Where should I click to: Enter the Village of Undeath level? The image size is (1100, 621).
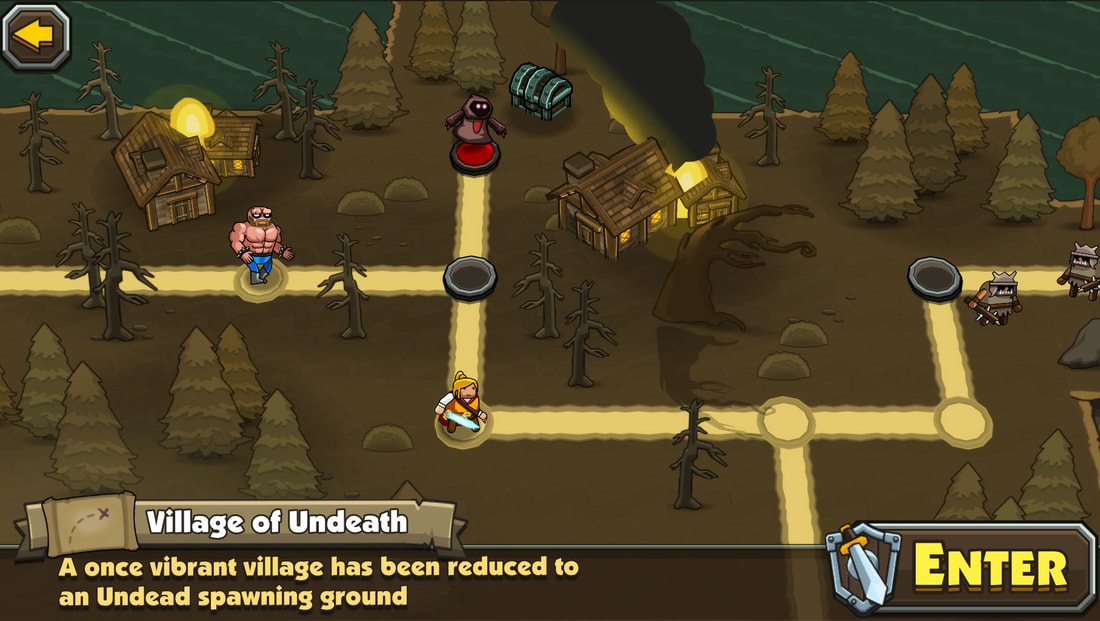pyautogui.click(x=962, y=567)
